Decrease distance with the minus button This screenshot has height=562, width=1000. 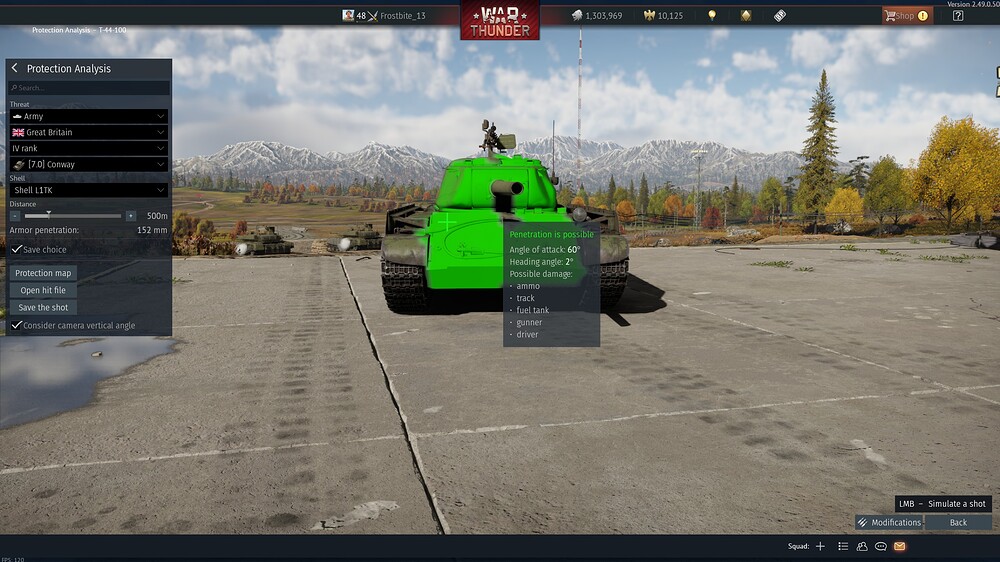click(15, 216)
